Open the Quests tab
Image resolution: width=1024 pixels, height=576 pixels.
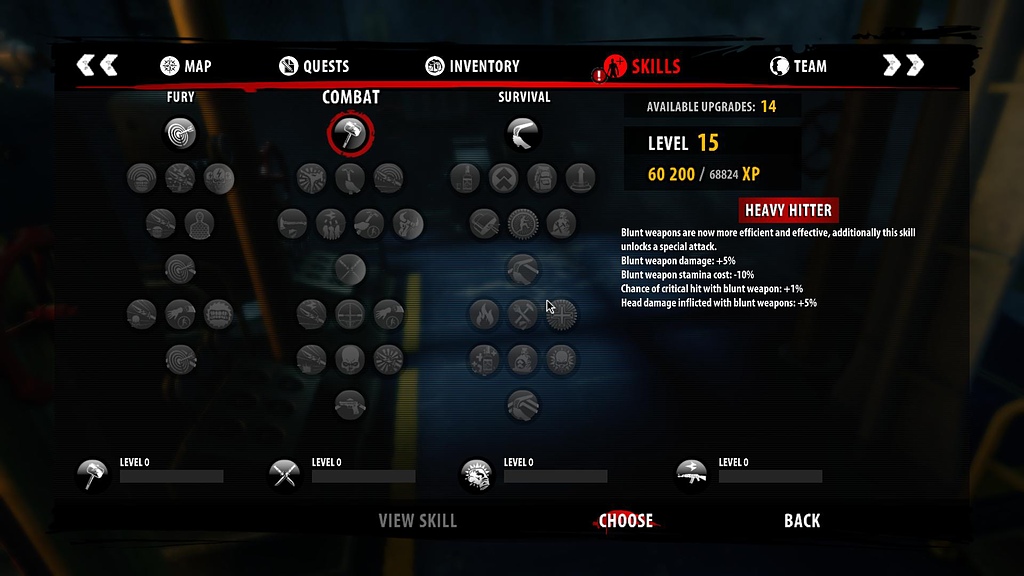point(314,67)
